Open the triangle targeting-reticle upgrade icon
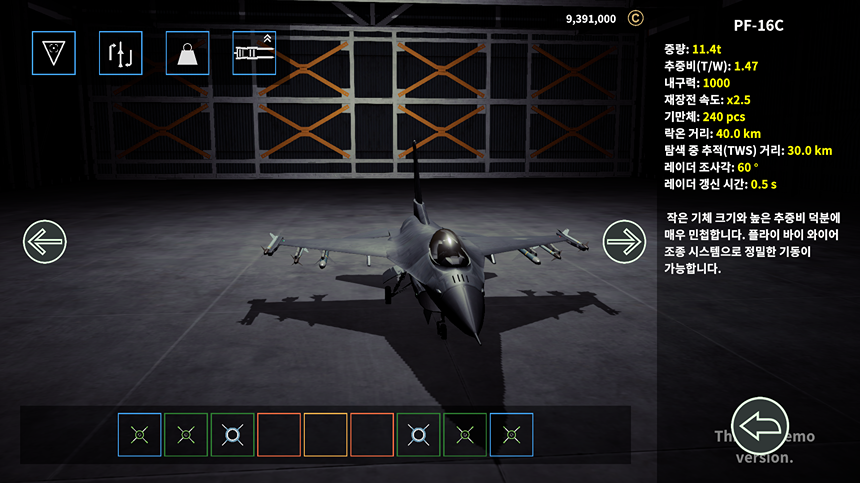This screenshot has height=483, width=860. pyautogui.click(x=53, y=53)
